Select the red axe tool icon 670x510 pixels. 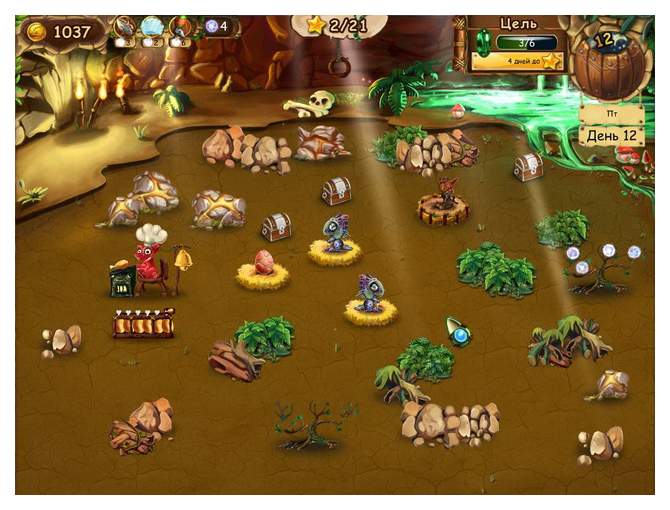click(x=182, y=28)
